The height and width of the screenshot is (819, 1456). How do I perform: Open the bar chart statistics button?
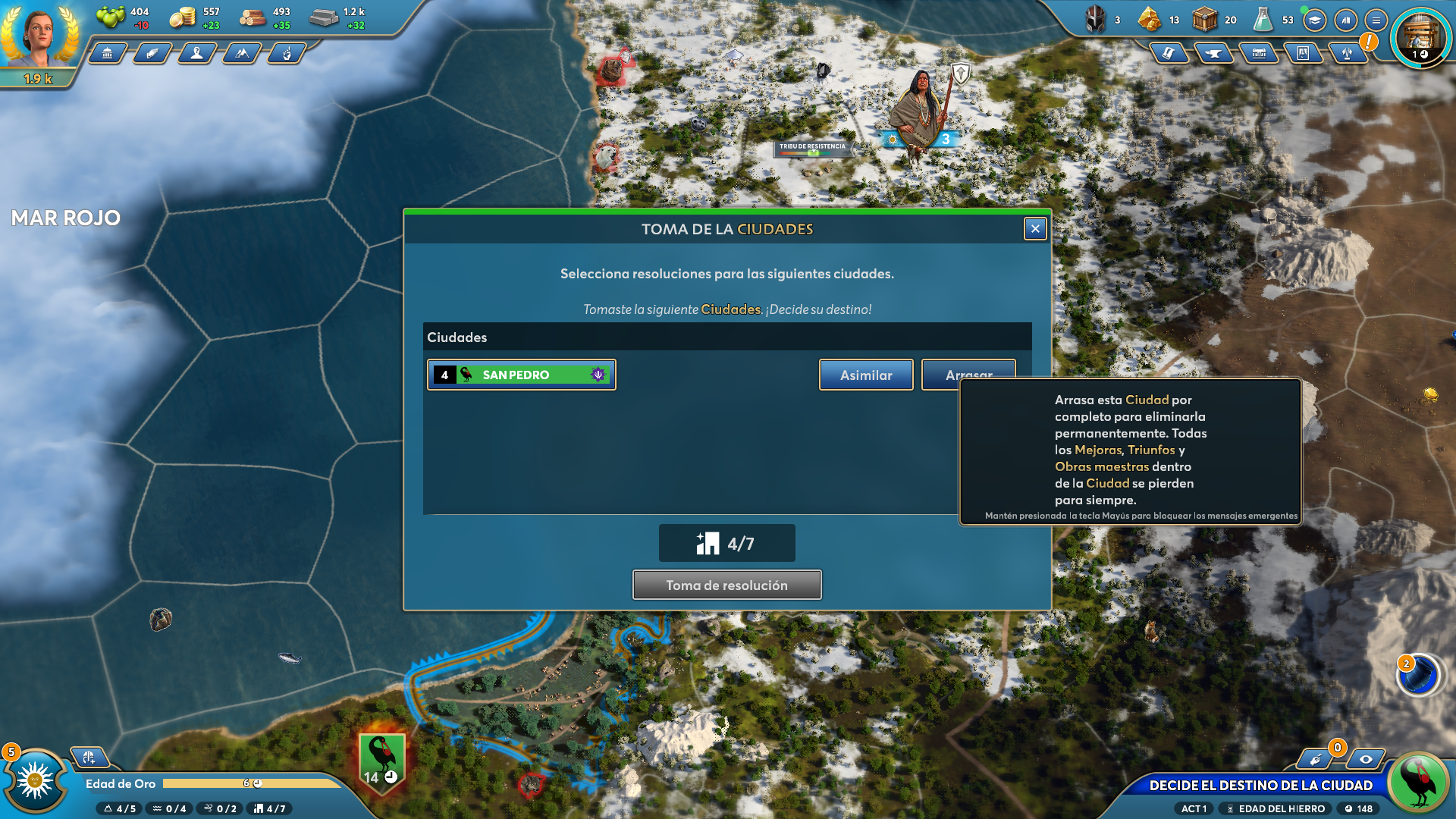click(1345, 20)
